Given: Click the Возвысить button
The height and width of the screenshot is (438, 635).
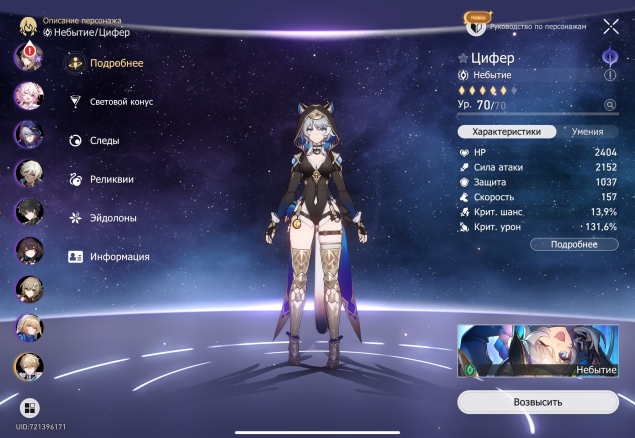Looking at the screenshot, I should click(538, 402).
